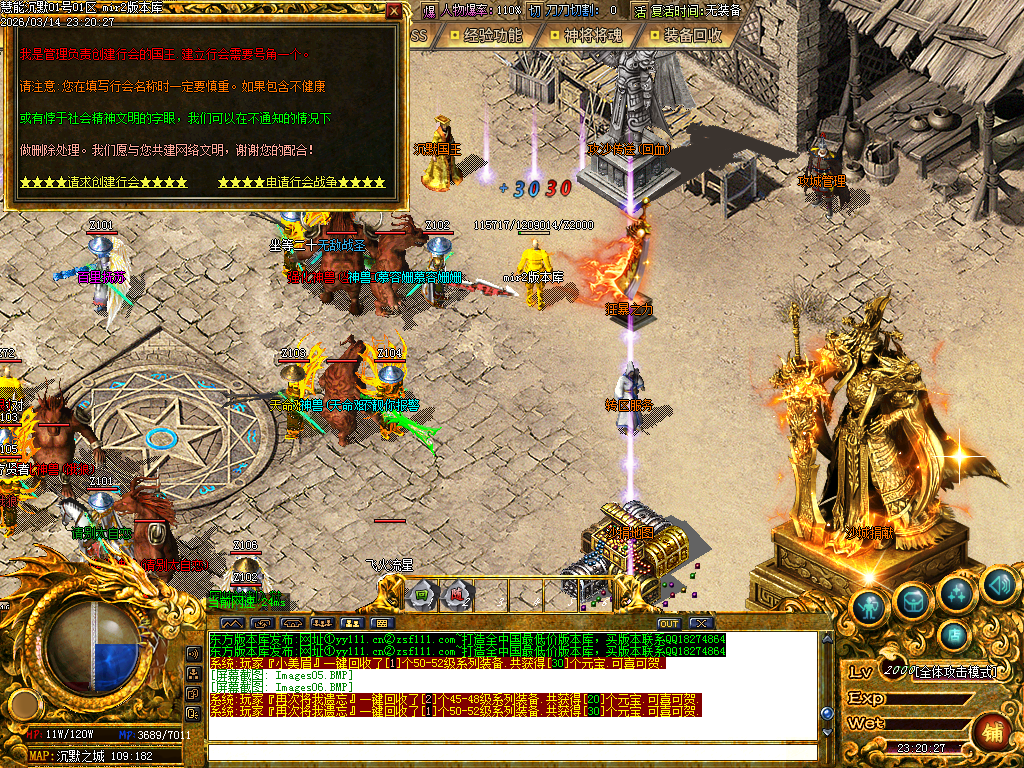Image resolution: width=1024 pixels, height=768 pixels.
Task: Click the OUT button above chat
Action: (x=668, y=623)
